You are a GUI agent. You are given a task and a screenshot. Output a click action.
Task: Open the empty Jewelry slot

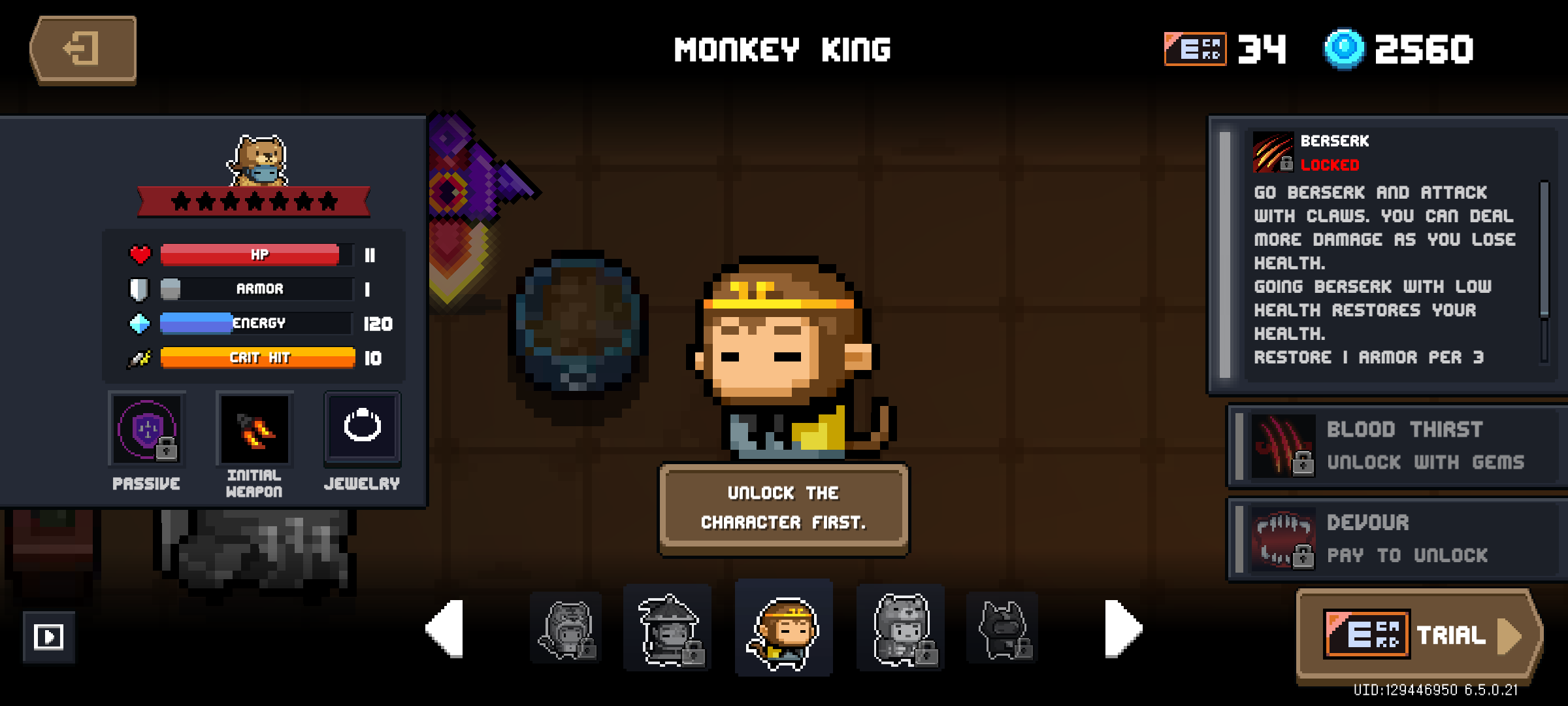(x=362, y=428)
